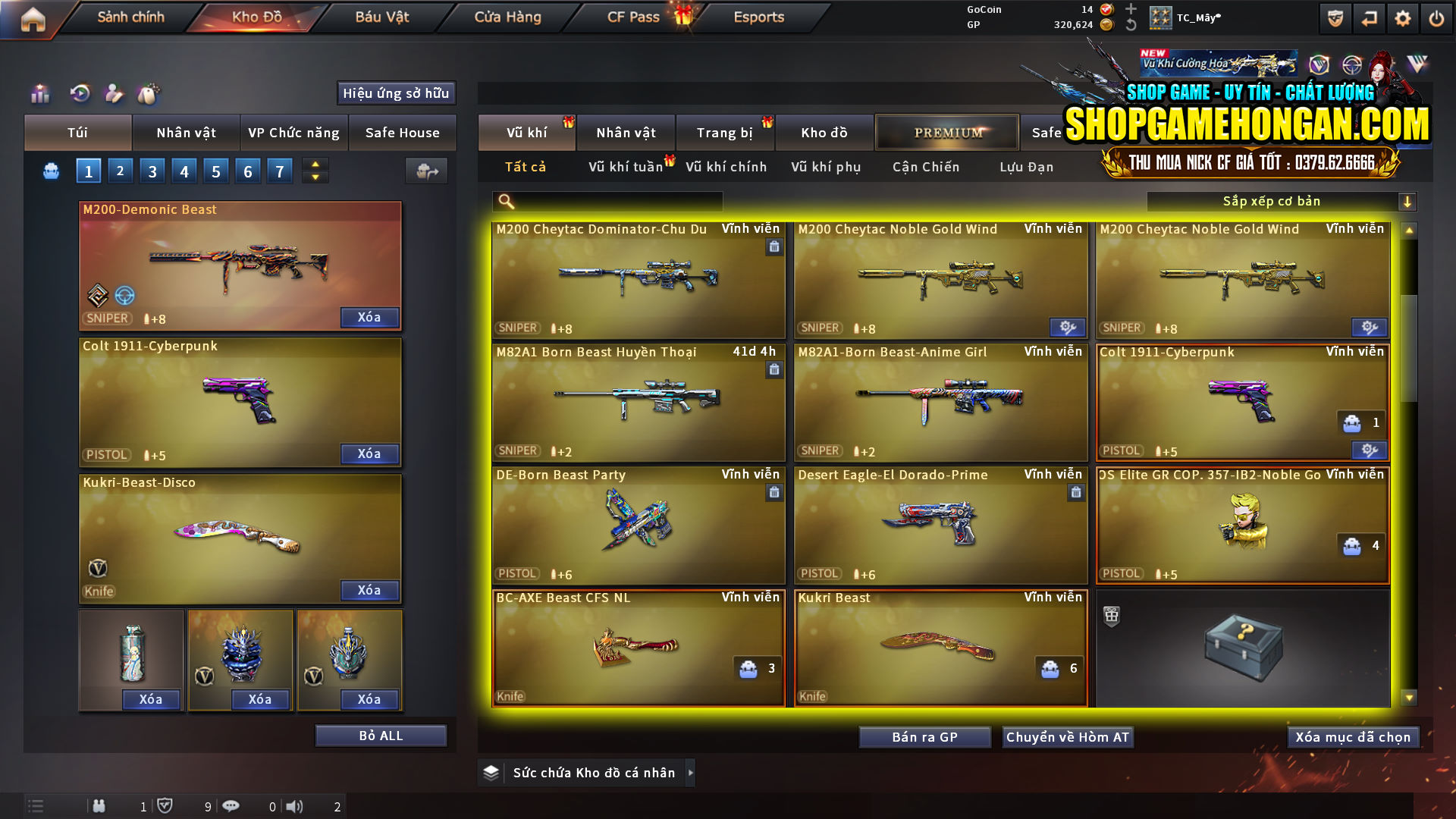Open the Cận Chiến weapon category tab
This screenshot has width=1456, height=819.
point(925,167)
